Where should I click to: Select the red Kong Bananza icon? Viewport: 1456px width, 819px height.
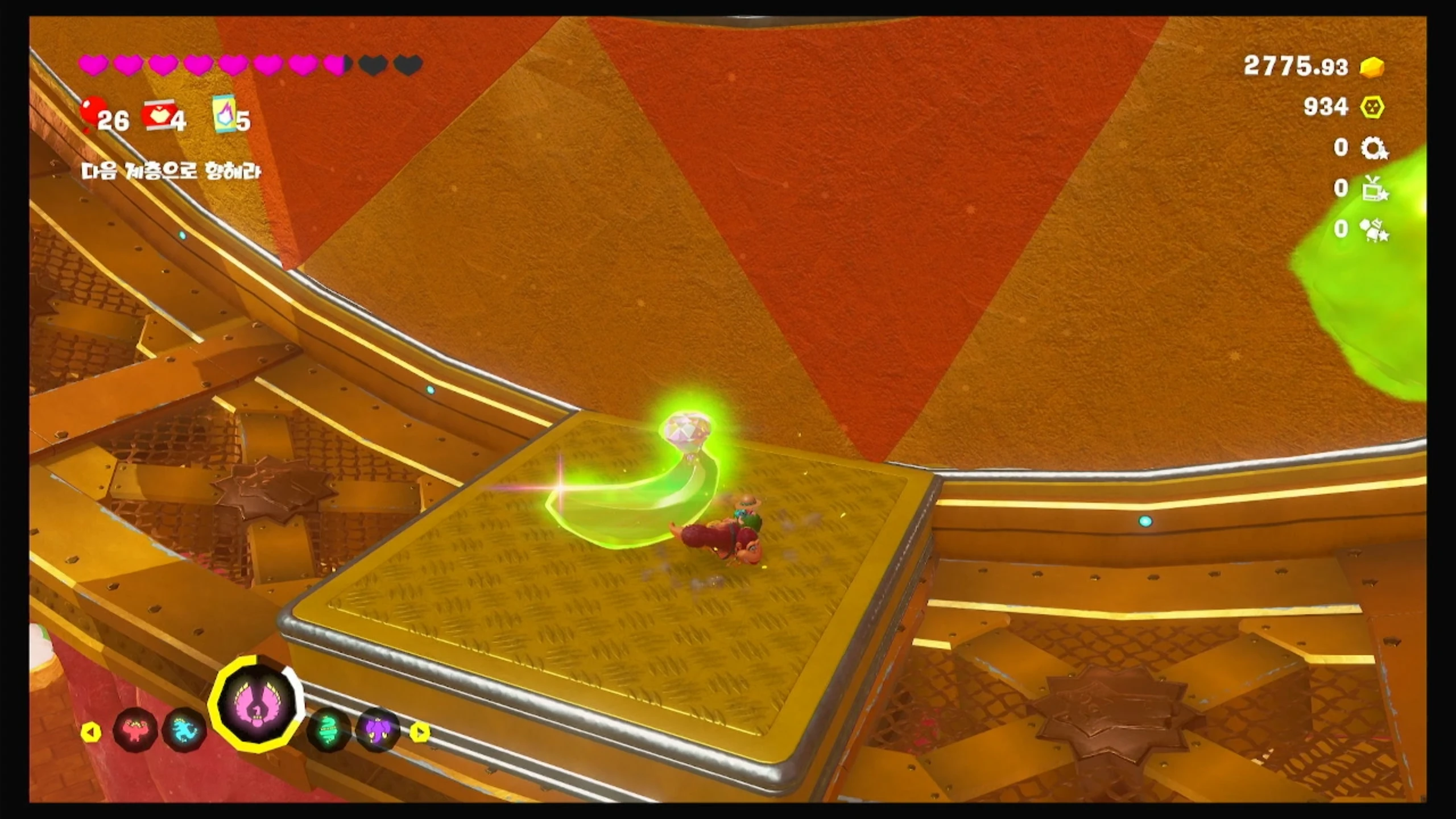point(134,731)
